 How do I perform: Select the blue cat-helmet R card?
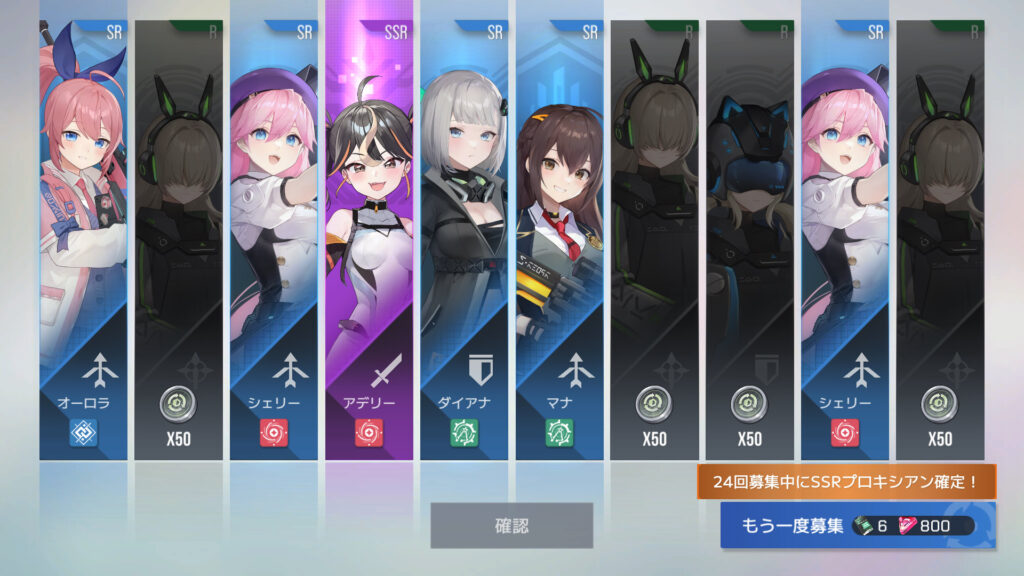[x=749, y=240]
